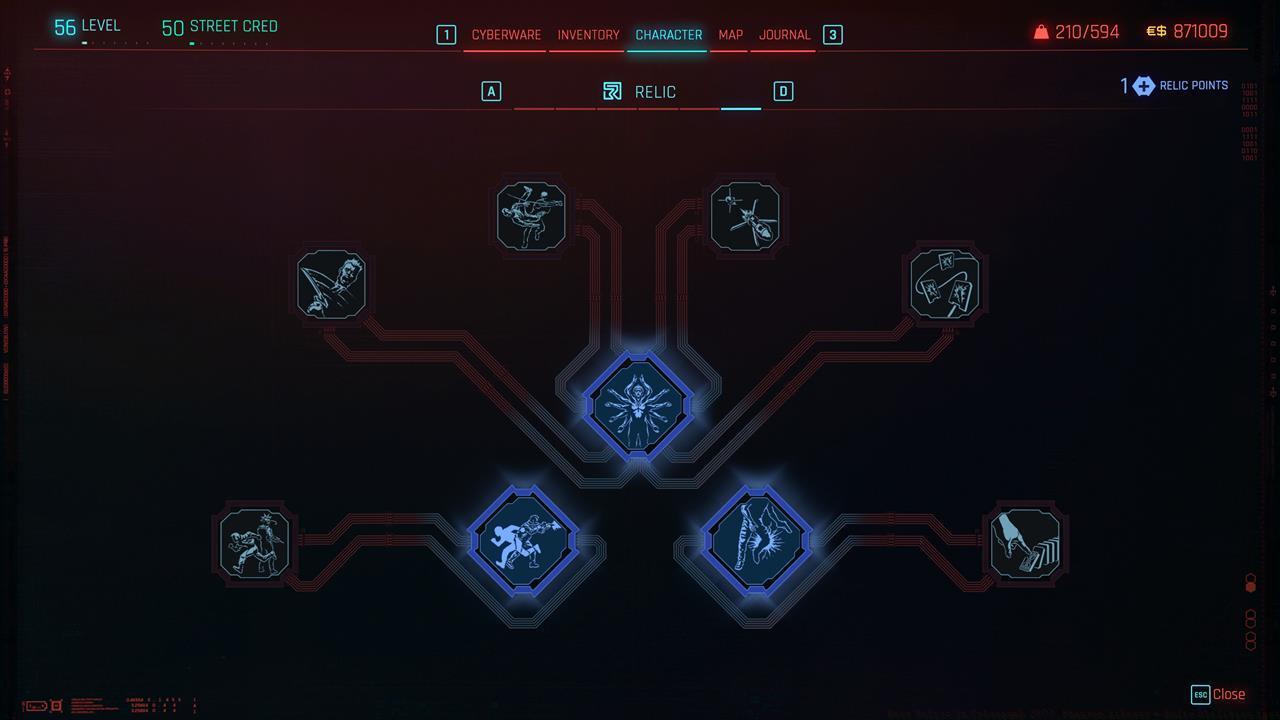Open the mantis blade attack node on the left

[330, 285]
